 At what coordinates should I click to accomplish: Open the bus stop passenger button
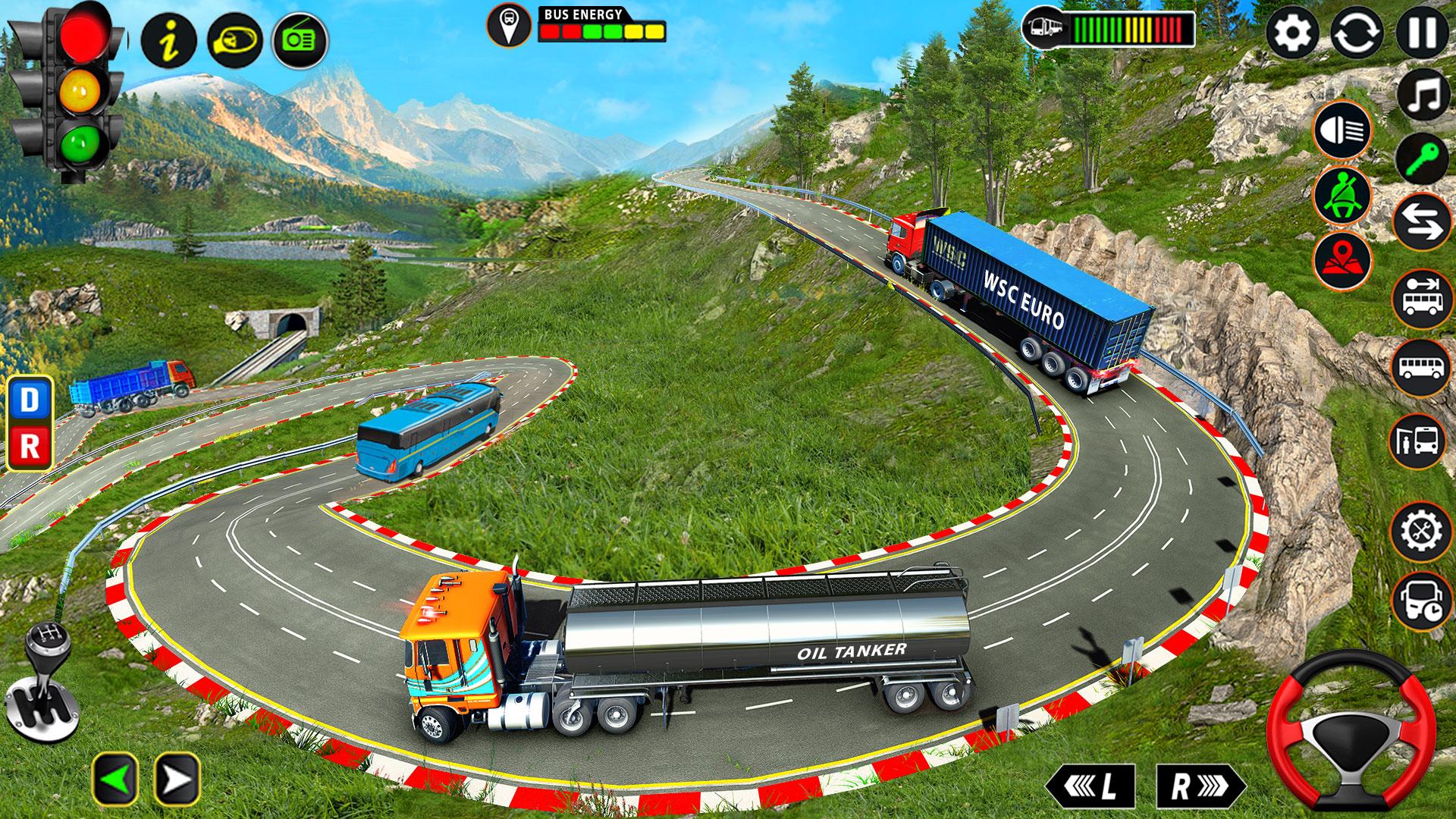(x=1417, y=440)
